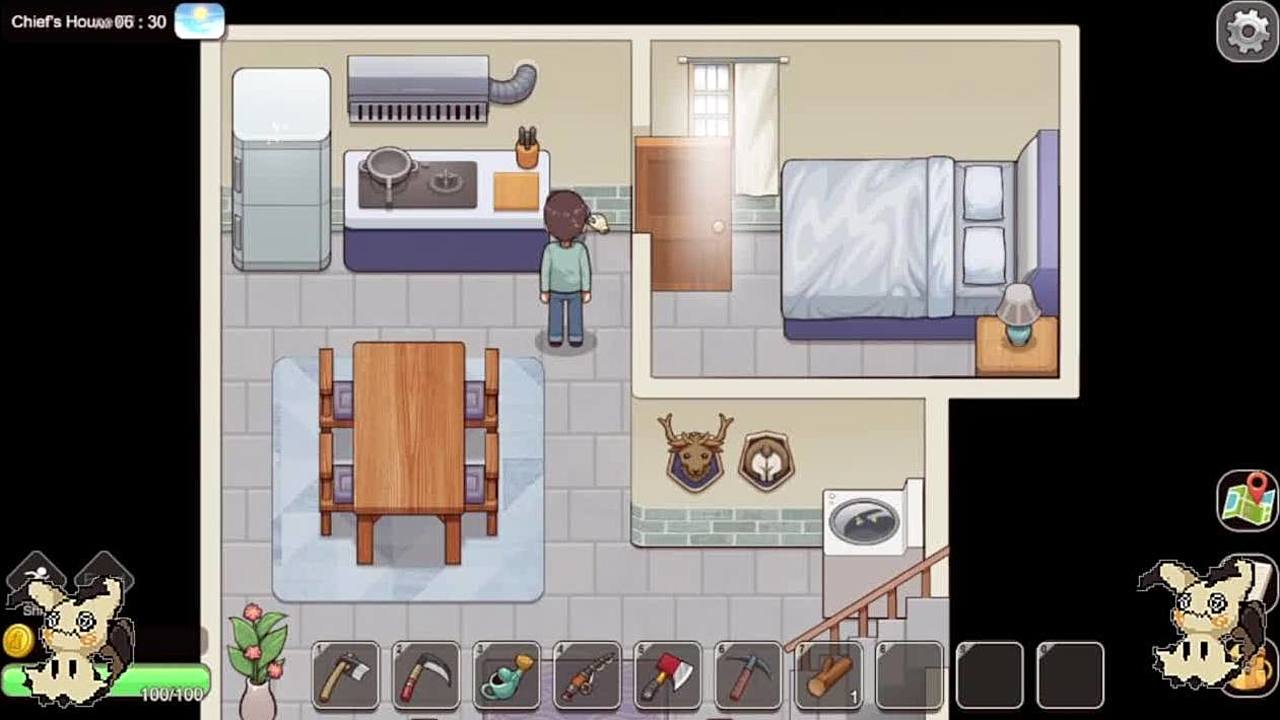This screenshot has width=1280, height=720.
Task: Select the red axe slot
Action: [x=667, y=675]
